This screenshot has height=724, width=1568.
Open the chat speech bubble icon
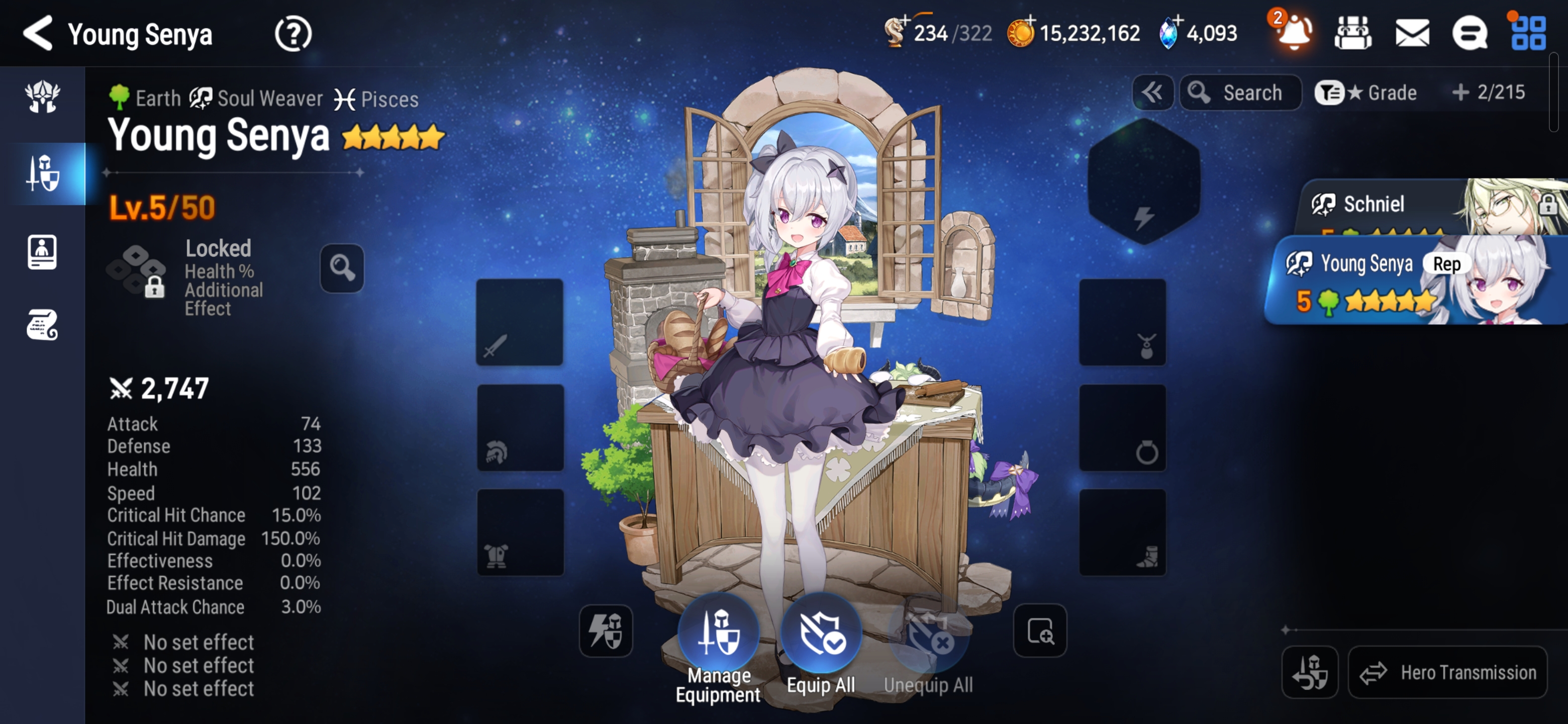(x=1469, y=33)
